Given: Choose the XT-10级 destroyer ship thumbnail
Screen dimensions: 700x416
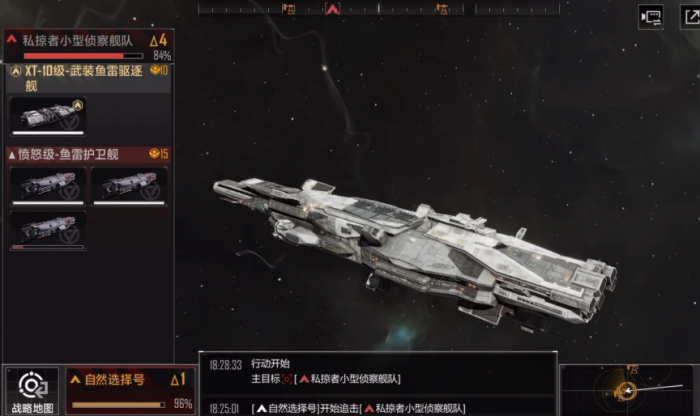Looking at the screenshot, I should [x=47, y=115].
